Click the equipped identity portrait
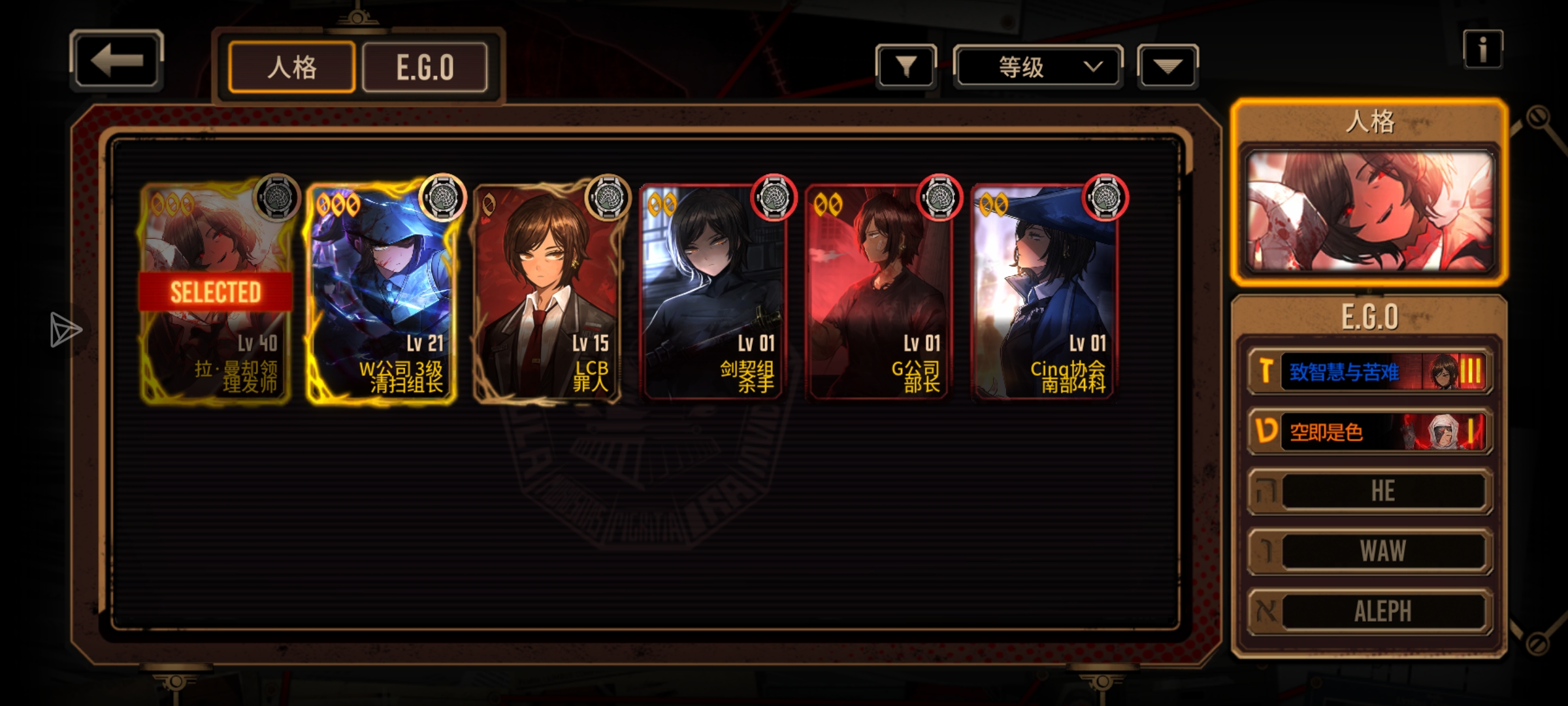1568x706 pixels. [x=1369, y=210]
